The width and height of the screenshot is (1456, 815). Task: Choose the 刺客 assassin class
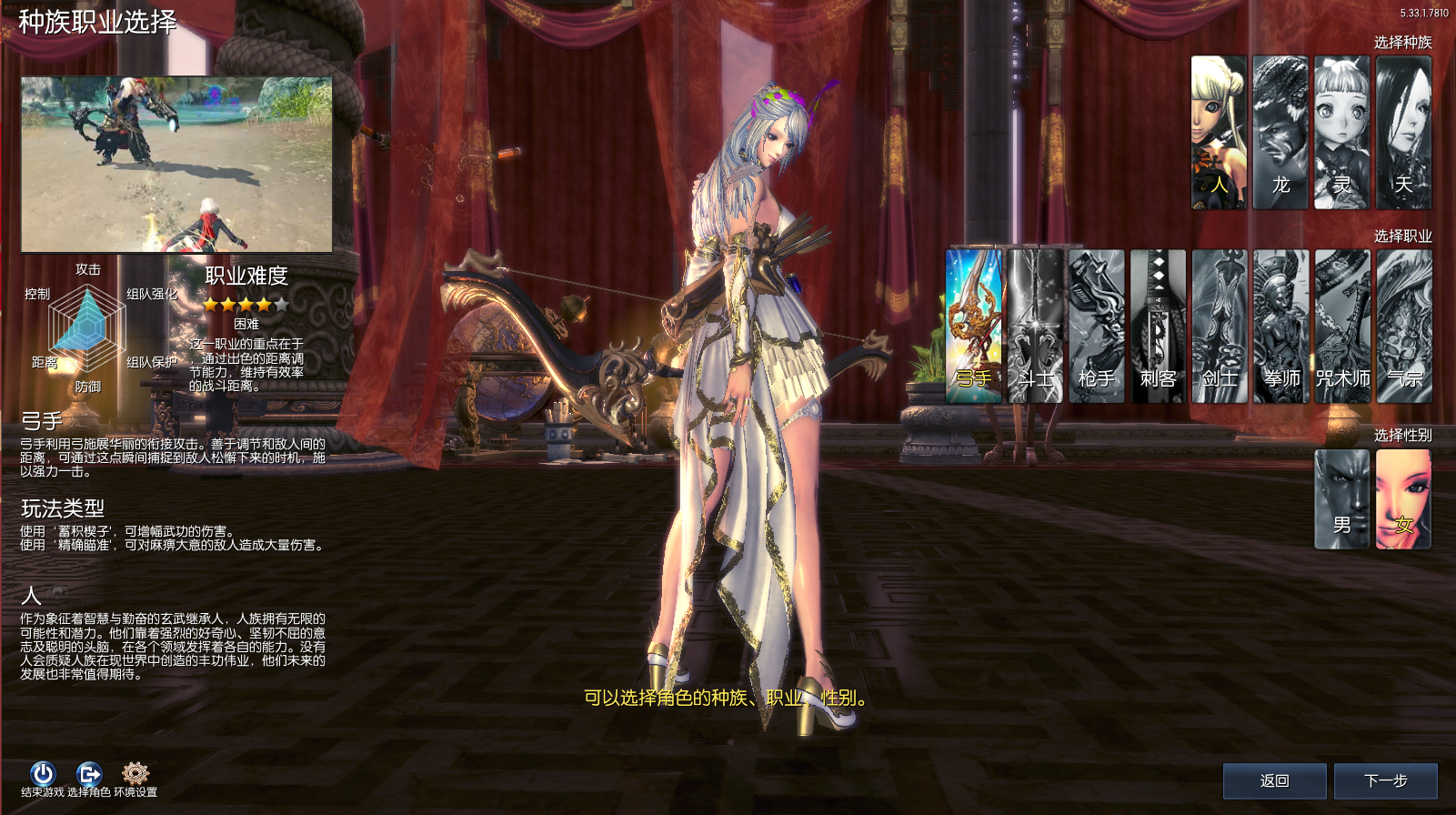coord(1158,326)
